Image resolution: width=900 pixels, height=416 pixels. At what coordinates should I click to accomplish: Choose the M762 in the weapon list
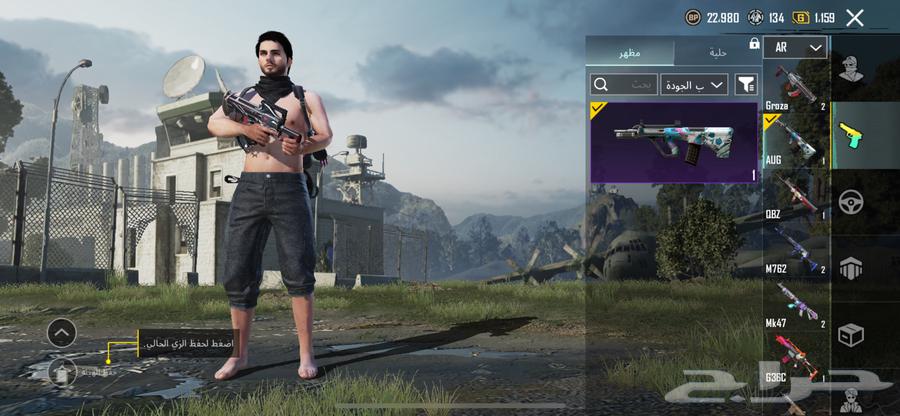click(x=796, y=251)
